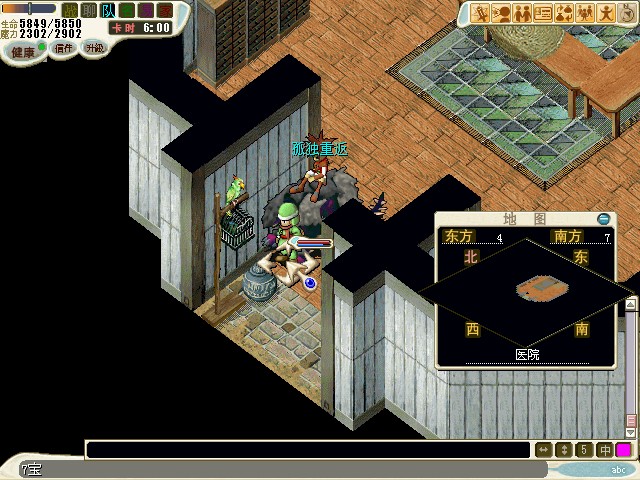Open the talking head chat icon
640x480 pixels.
[x=501, y=13]
